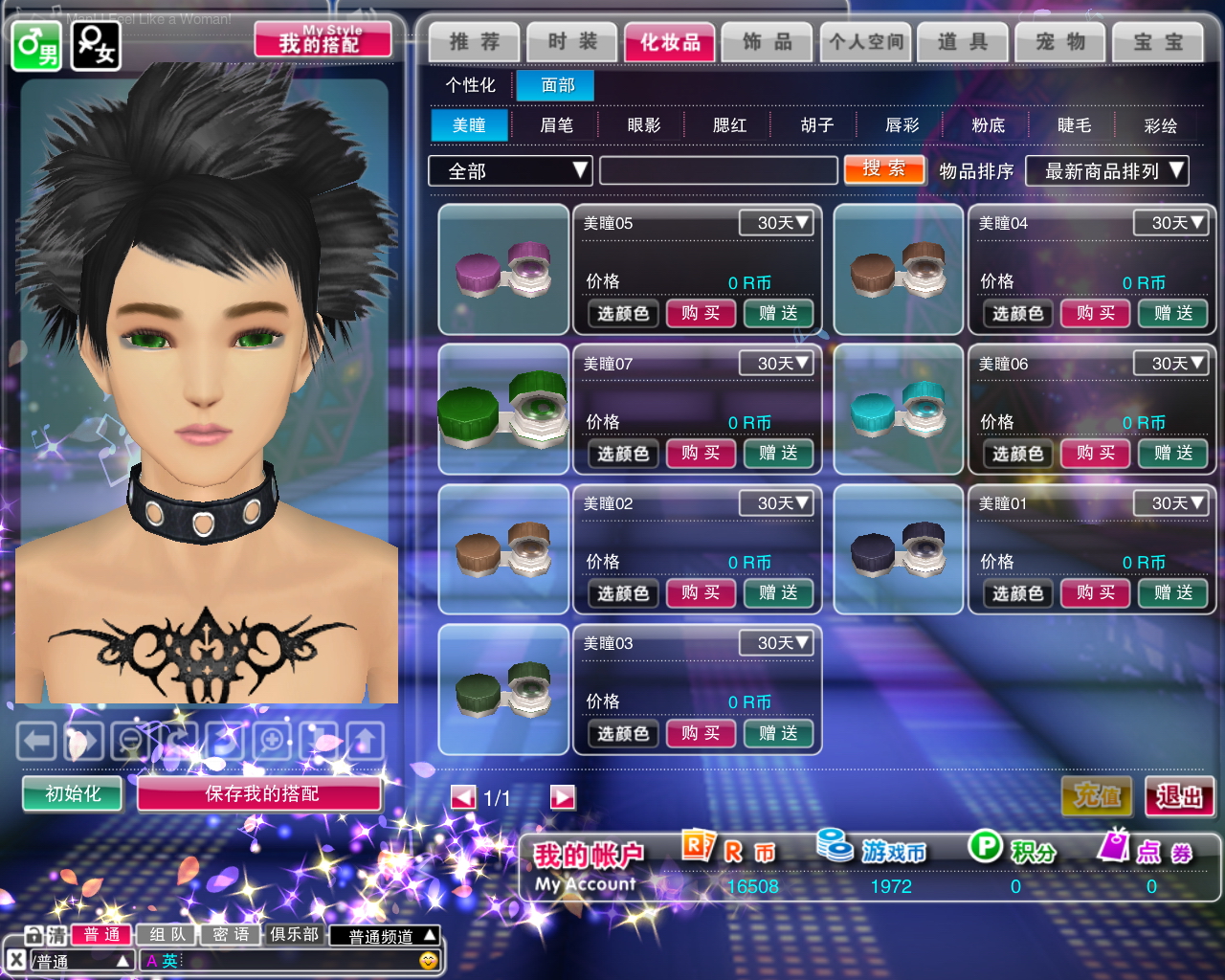Choose the 眉笔 eyebrow pencil category

[x=556, y=125]
